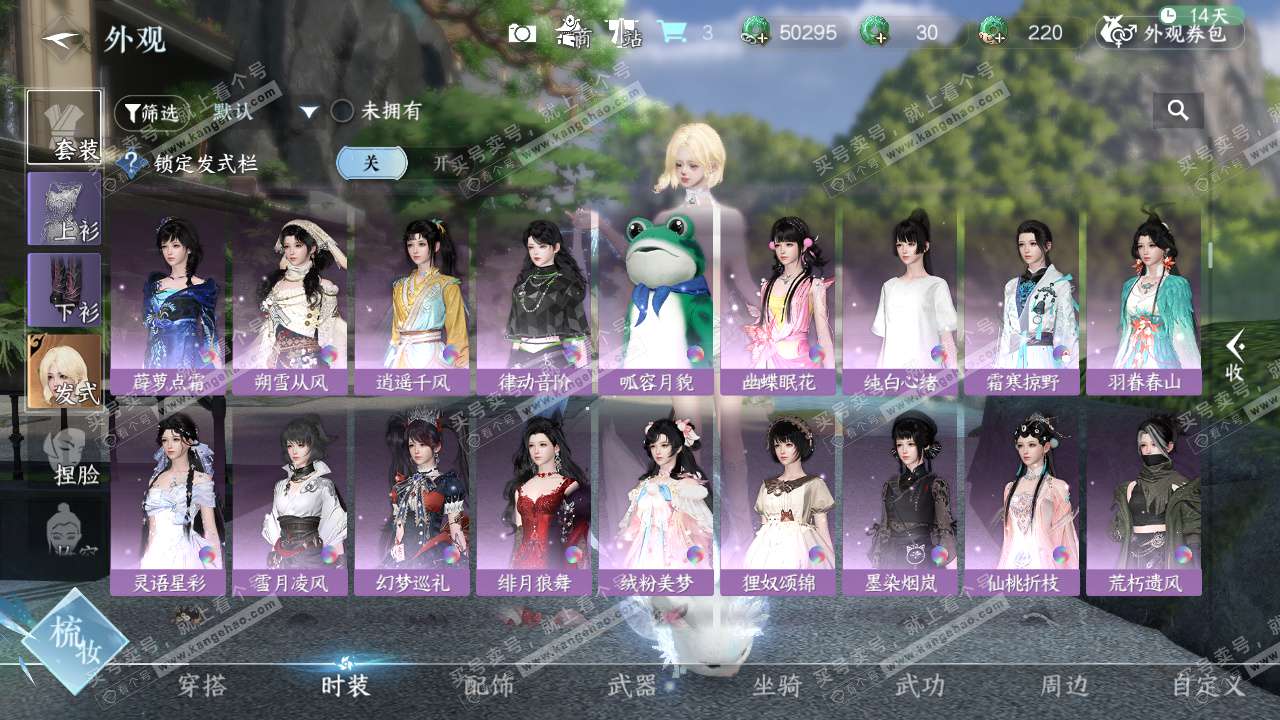Switch to the 套装 category
This screenshot has height=720, width=1280.
pyautogui.click(x=64, y=127)
